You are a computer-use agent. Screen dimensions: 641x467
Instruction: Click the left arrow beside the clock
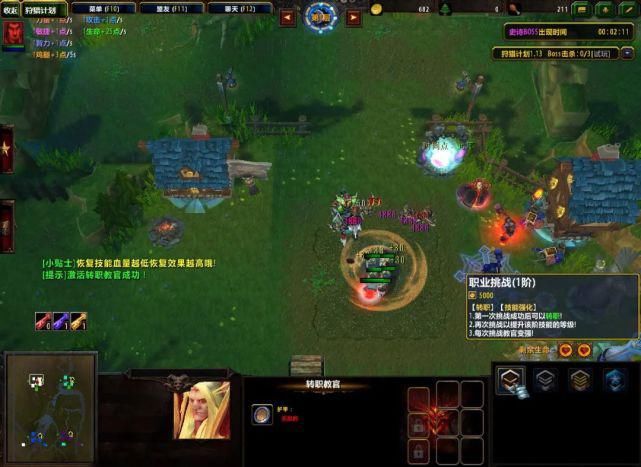pyautogui.click(x=287, y=17)
